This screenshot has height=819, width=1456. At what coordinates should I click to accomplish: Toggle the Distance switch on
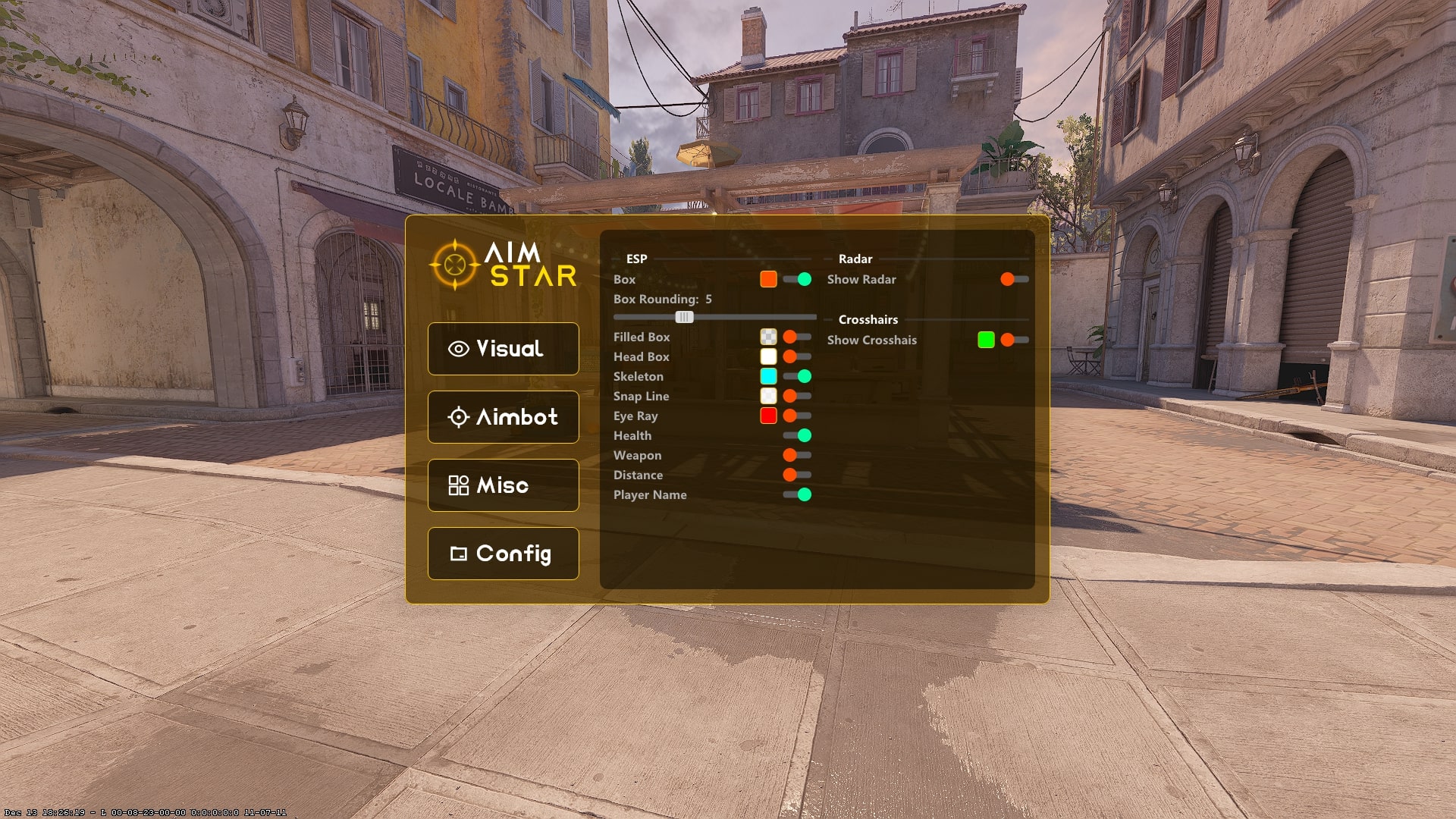[x=797, y=475]
